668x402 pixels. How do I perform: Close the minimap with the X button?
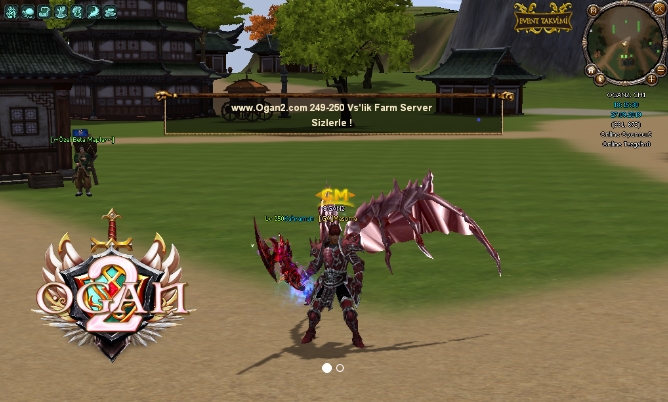point(659,10)
